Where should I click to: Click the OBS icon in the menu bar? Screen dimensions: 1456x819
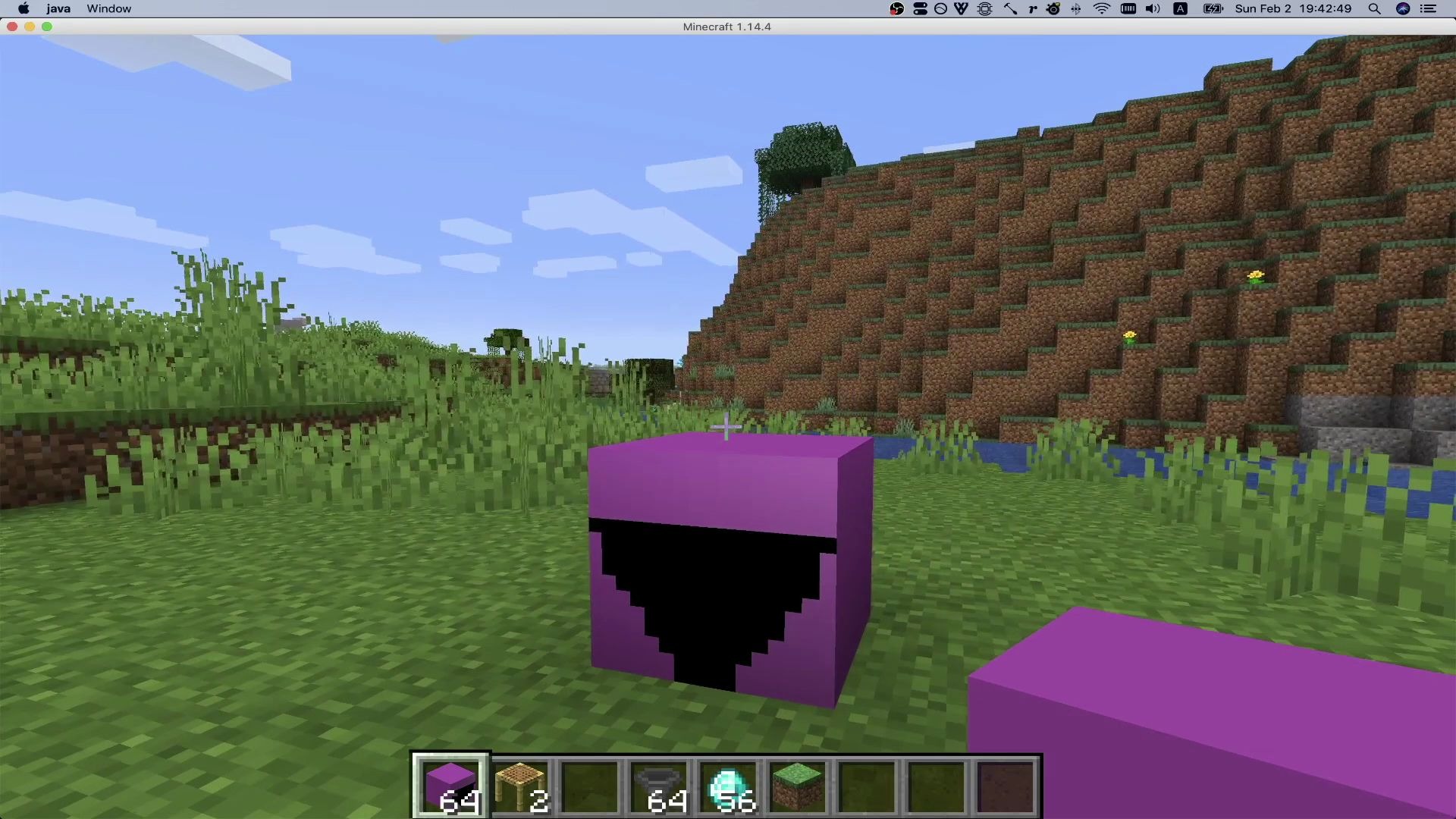click(896, 8)
